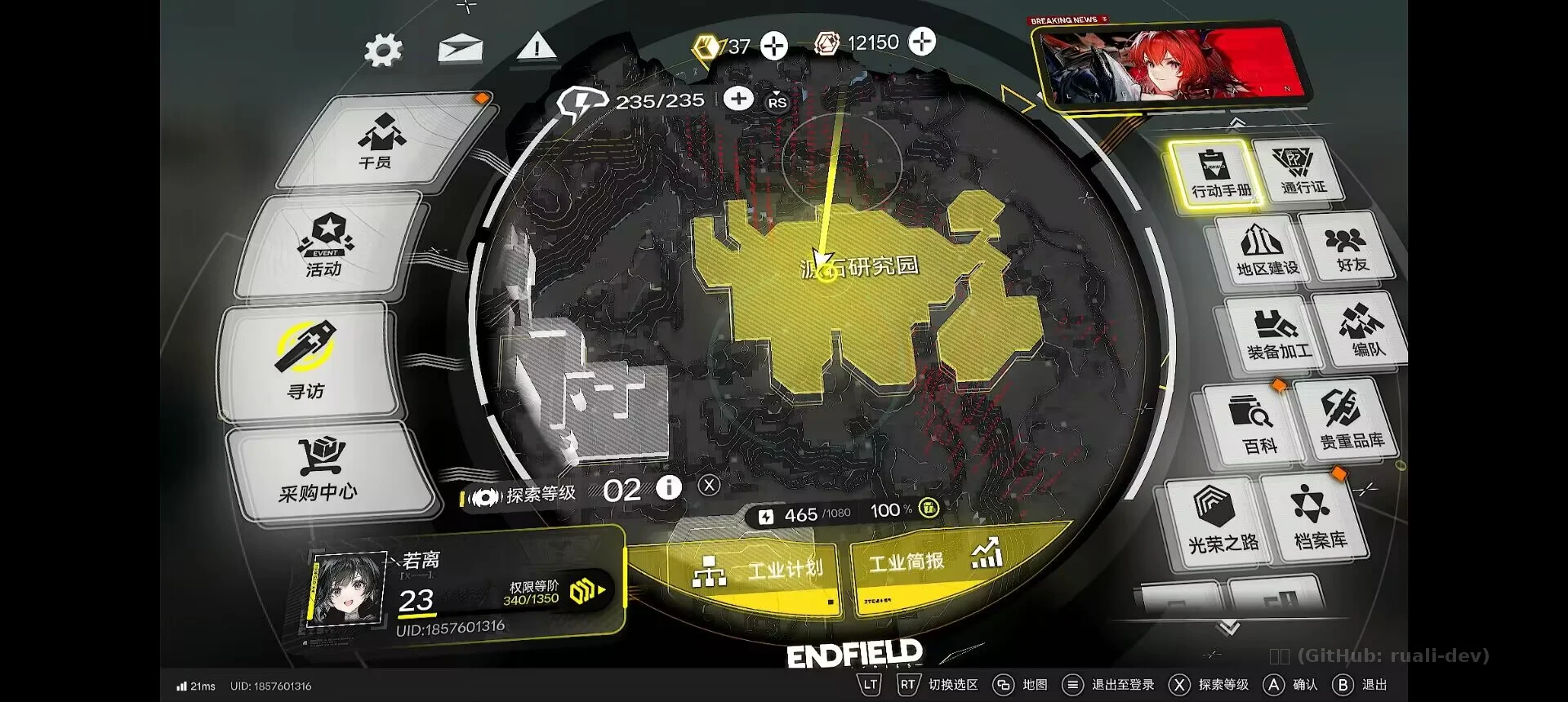Show exploration level info icon

(x=669, y=488)
